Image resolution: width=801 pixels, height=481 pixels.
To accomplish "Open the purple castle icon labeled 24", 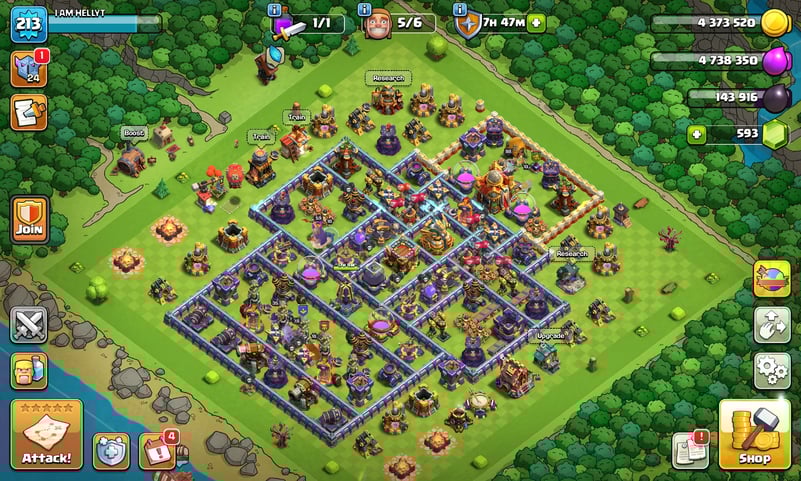I will [28, 68].
